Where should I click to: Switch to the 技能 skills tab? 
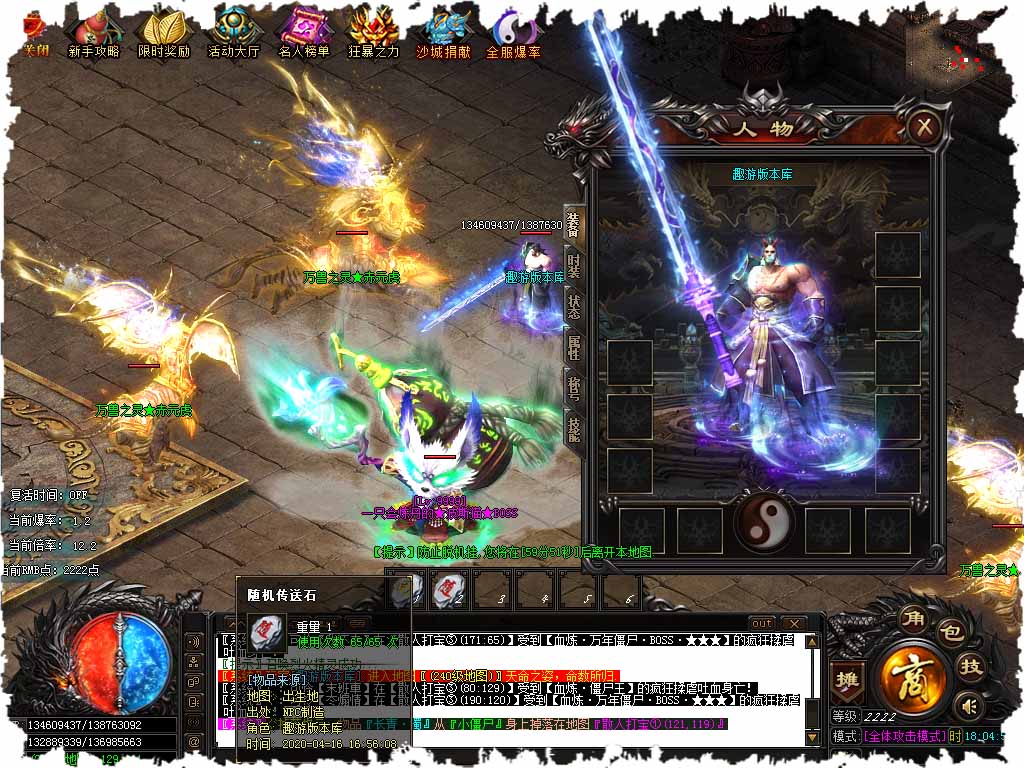[574, 428]
